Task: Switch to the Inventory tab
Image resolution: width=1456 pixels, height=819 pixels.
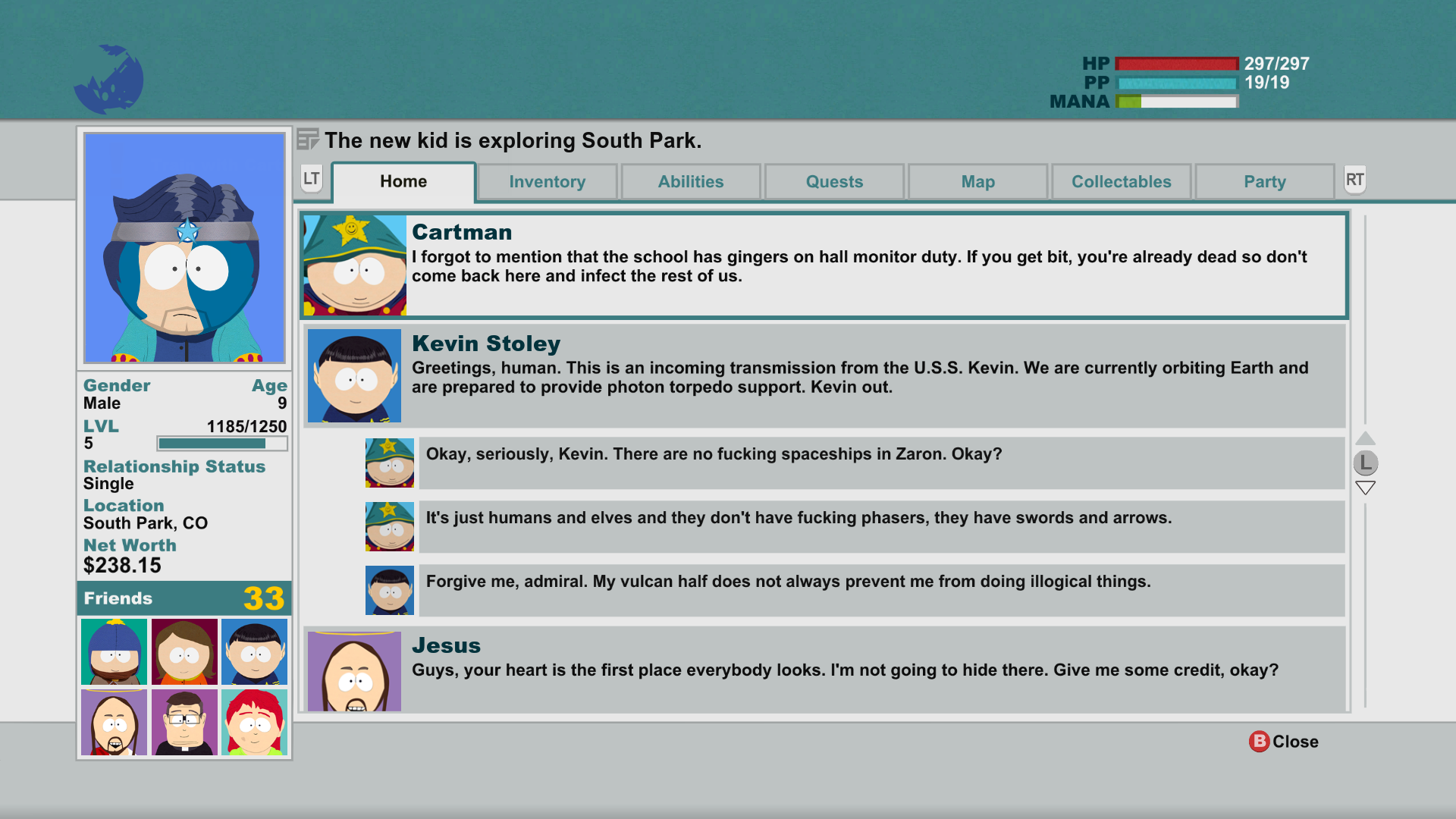Action: [547, 181]
